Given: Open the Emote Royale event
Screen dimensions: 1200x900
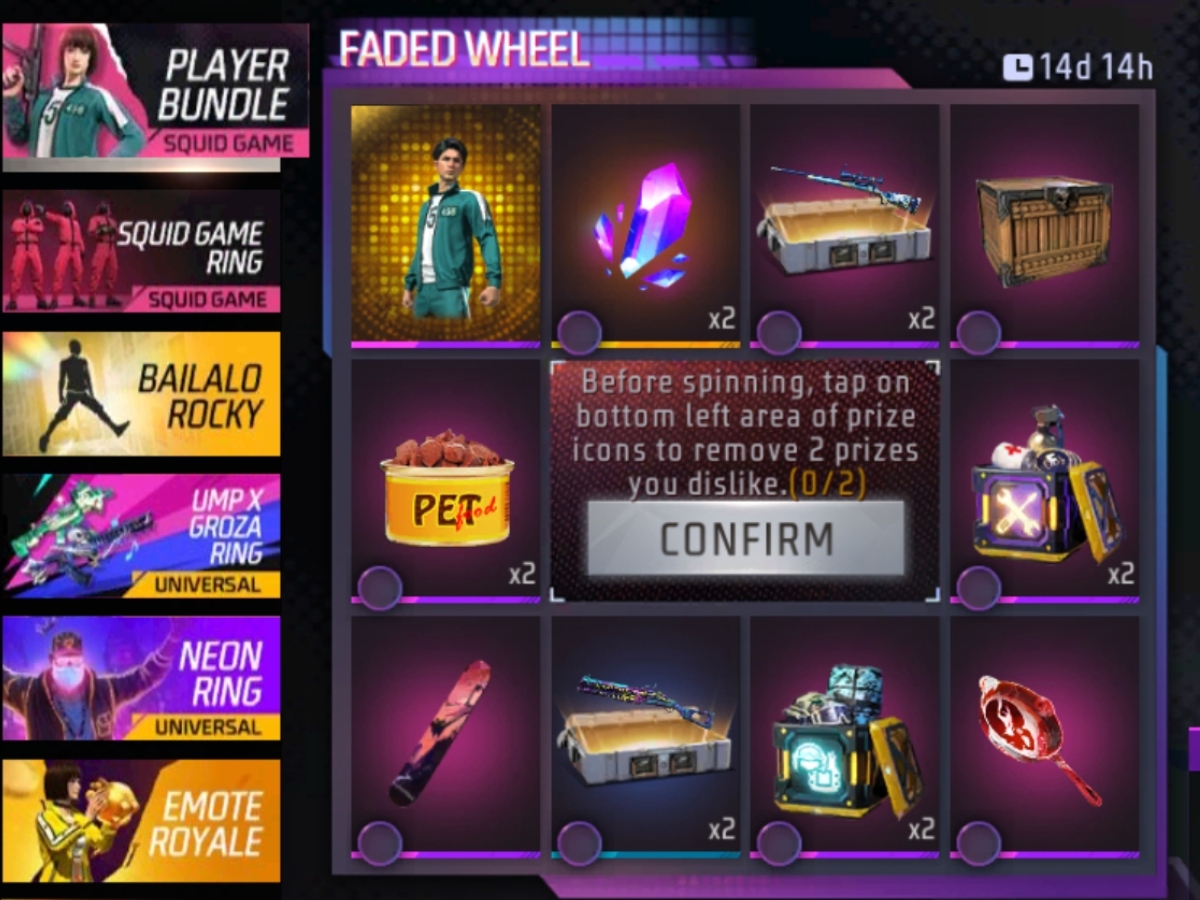Looking at the screenshot, I should 141,821.
